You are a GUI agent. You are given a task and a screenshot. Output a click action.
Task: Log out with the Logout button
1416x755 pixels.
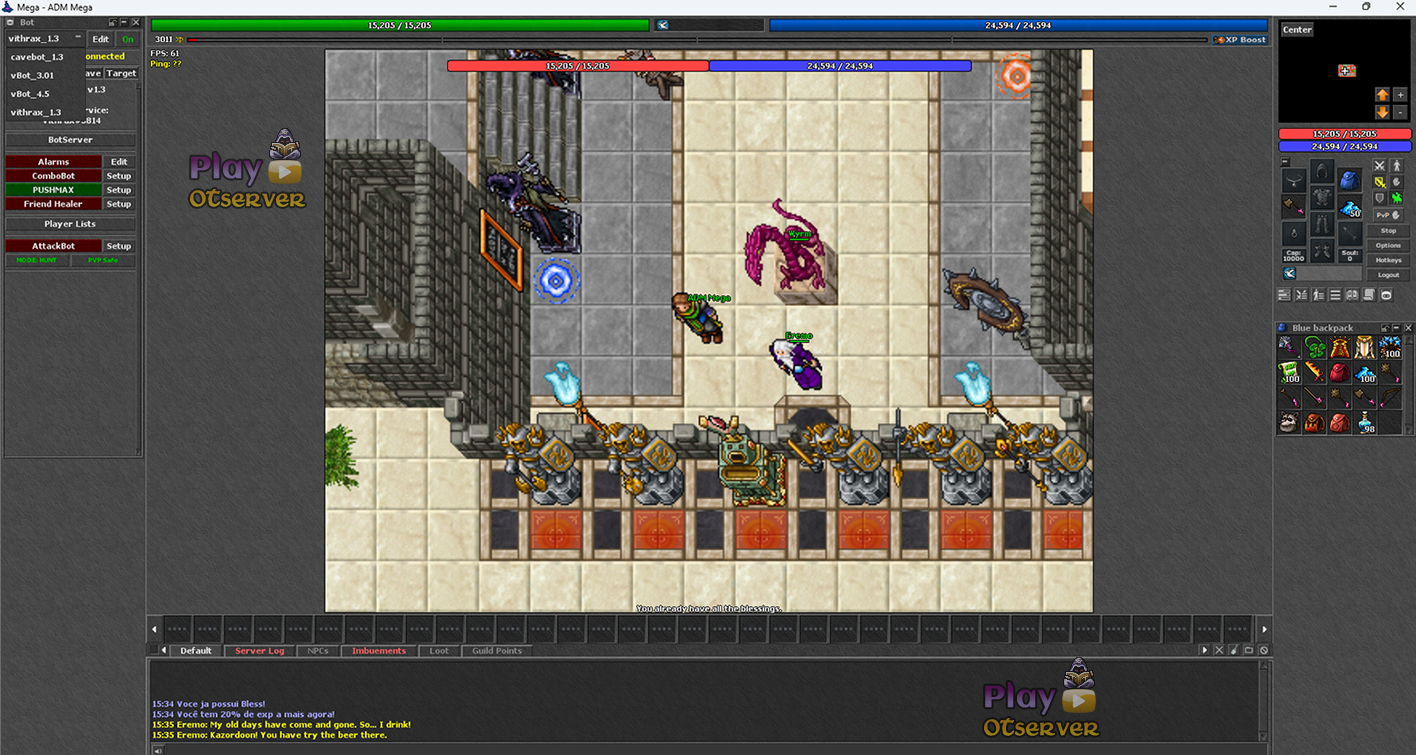[1388, 274]
